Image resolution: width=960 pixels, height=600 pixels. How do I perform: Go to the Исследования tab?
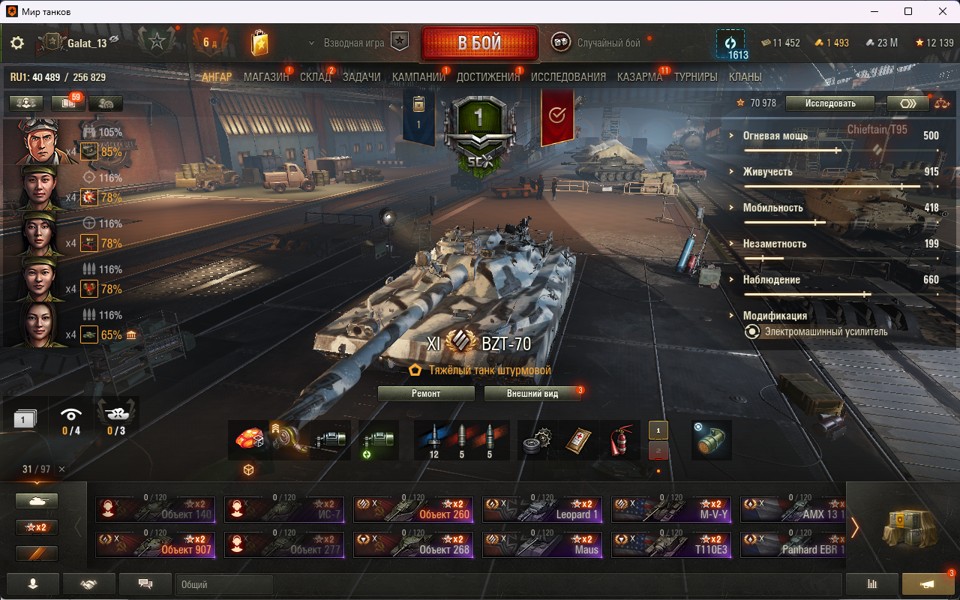tap(568, 77)
